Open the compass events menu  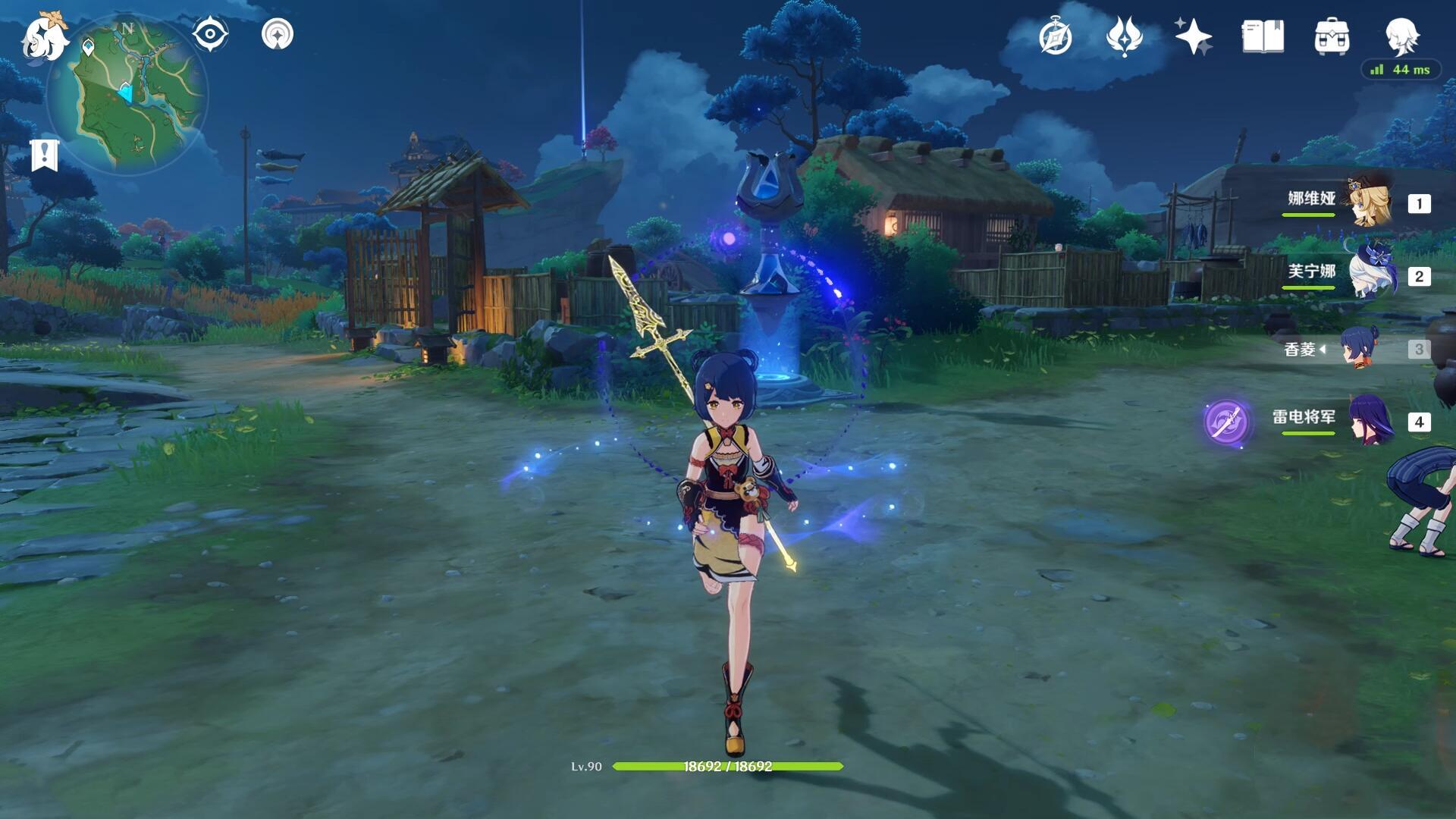click(1055, 36)
